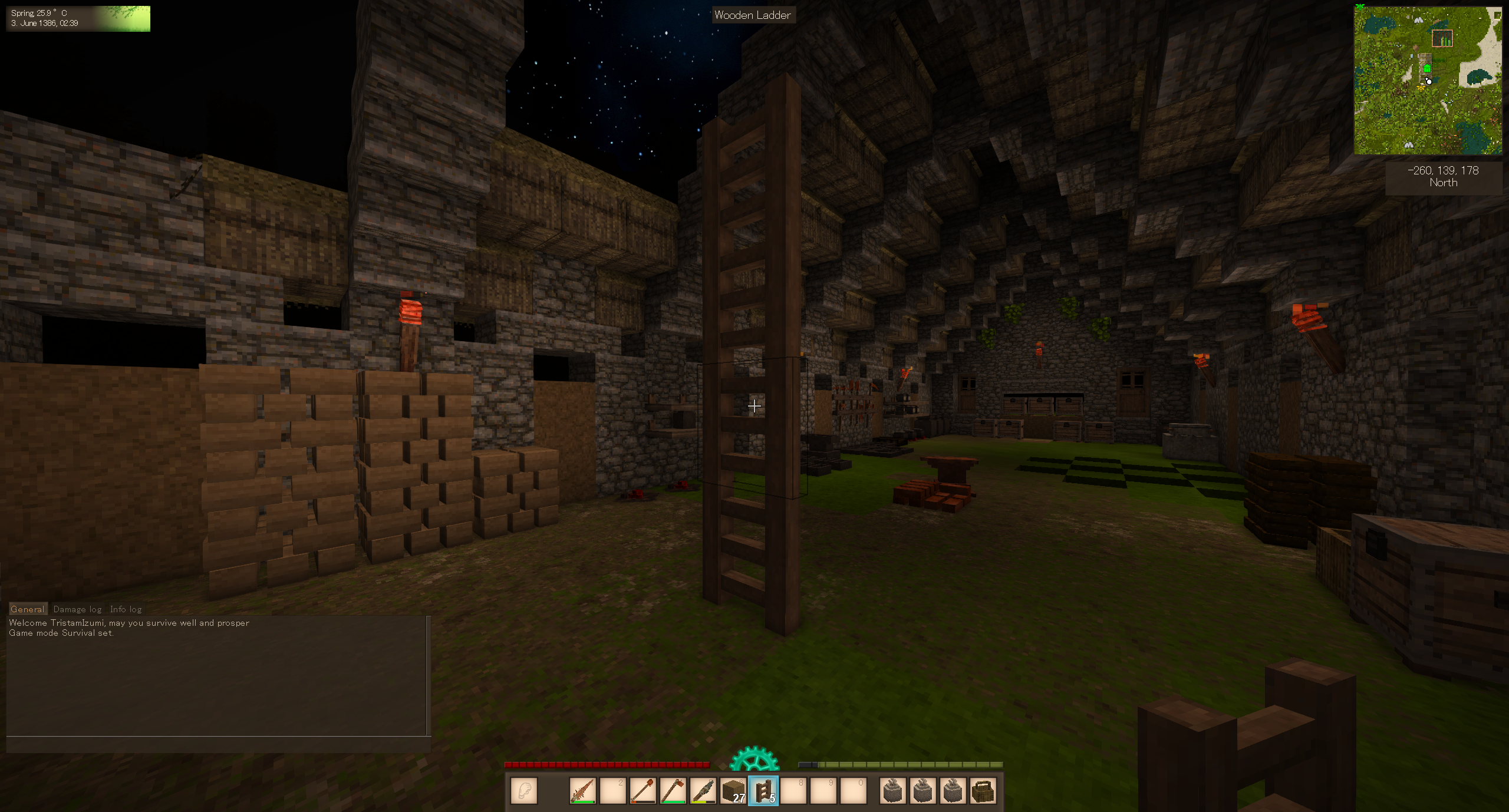This screenshot has width=1509, height=812.
Task: Select the gray stone-headed tool slot
Action: click(703, 790)
